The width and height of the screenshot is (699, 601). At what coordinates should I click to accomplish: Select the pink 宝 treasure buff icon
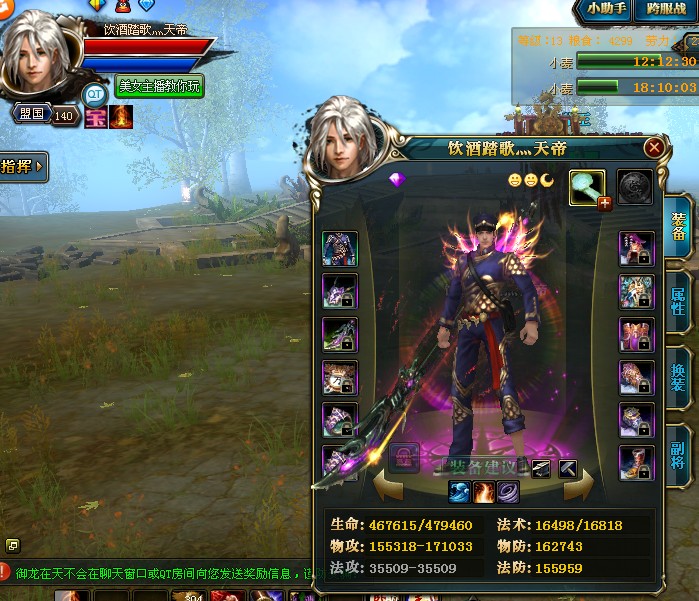[96, 117]
